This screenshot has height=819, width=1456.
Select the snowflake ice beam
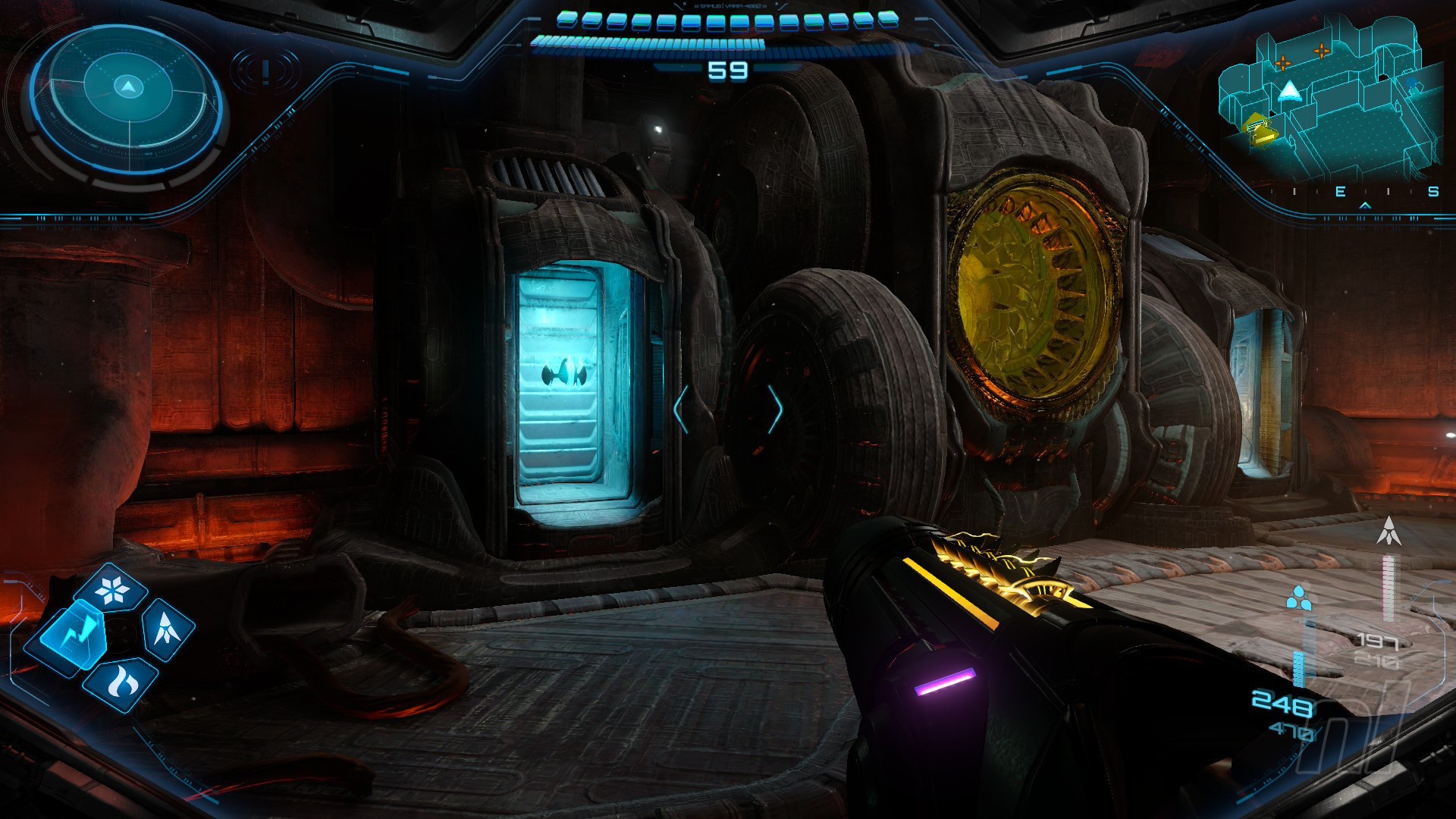(113, 590)
